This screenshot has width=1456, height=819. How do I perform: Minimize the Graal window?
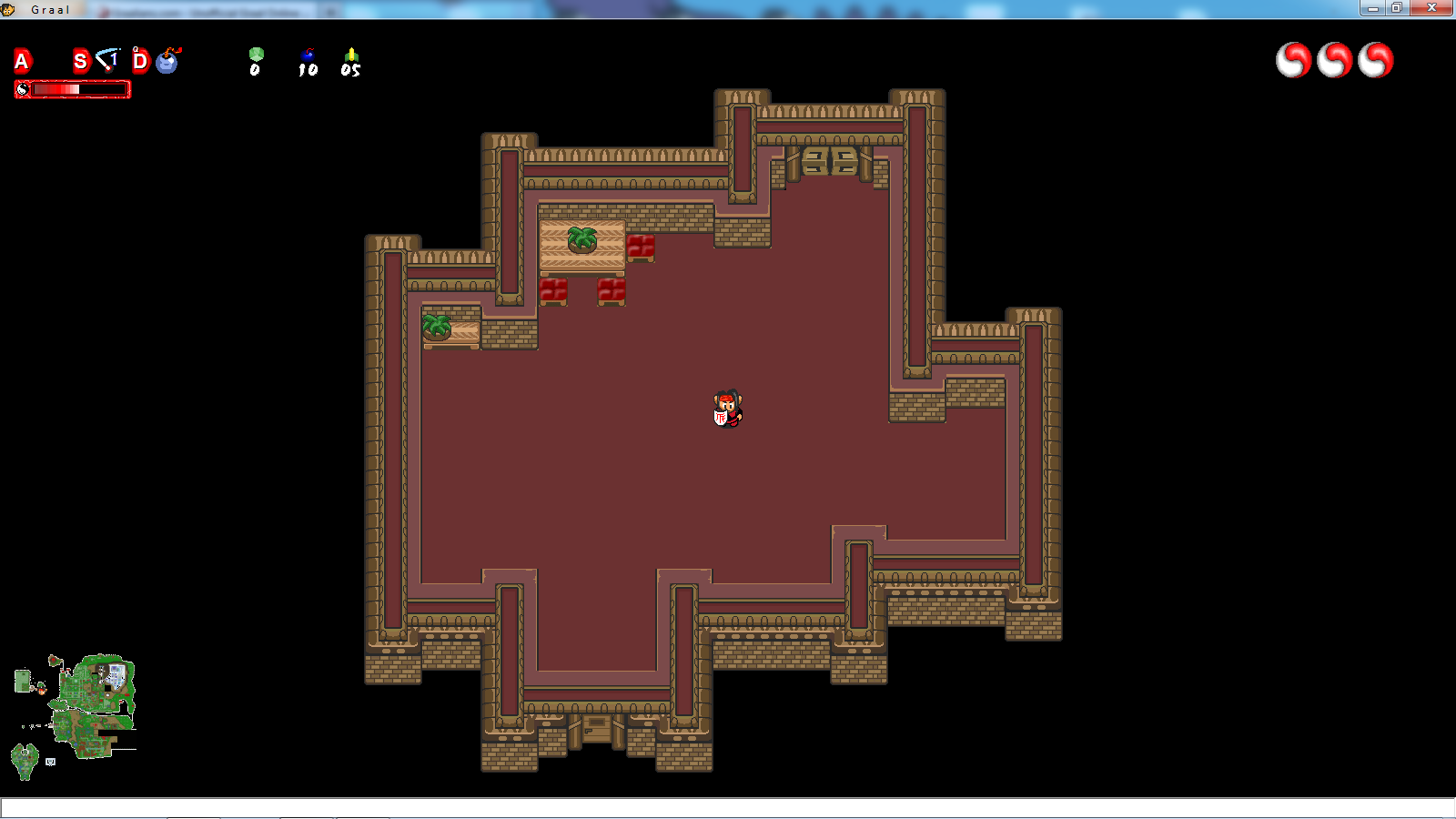point(1373,8)
